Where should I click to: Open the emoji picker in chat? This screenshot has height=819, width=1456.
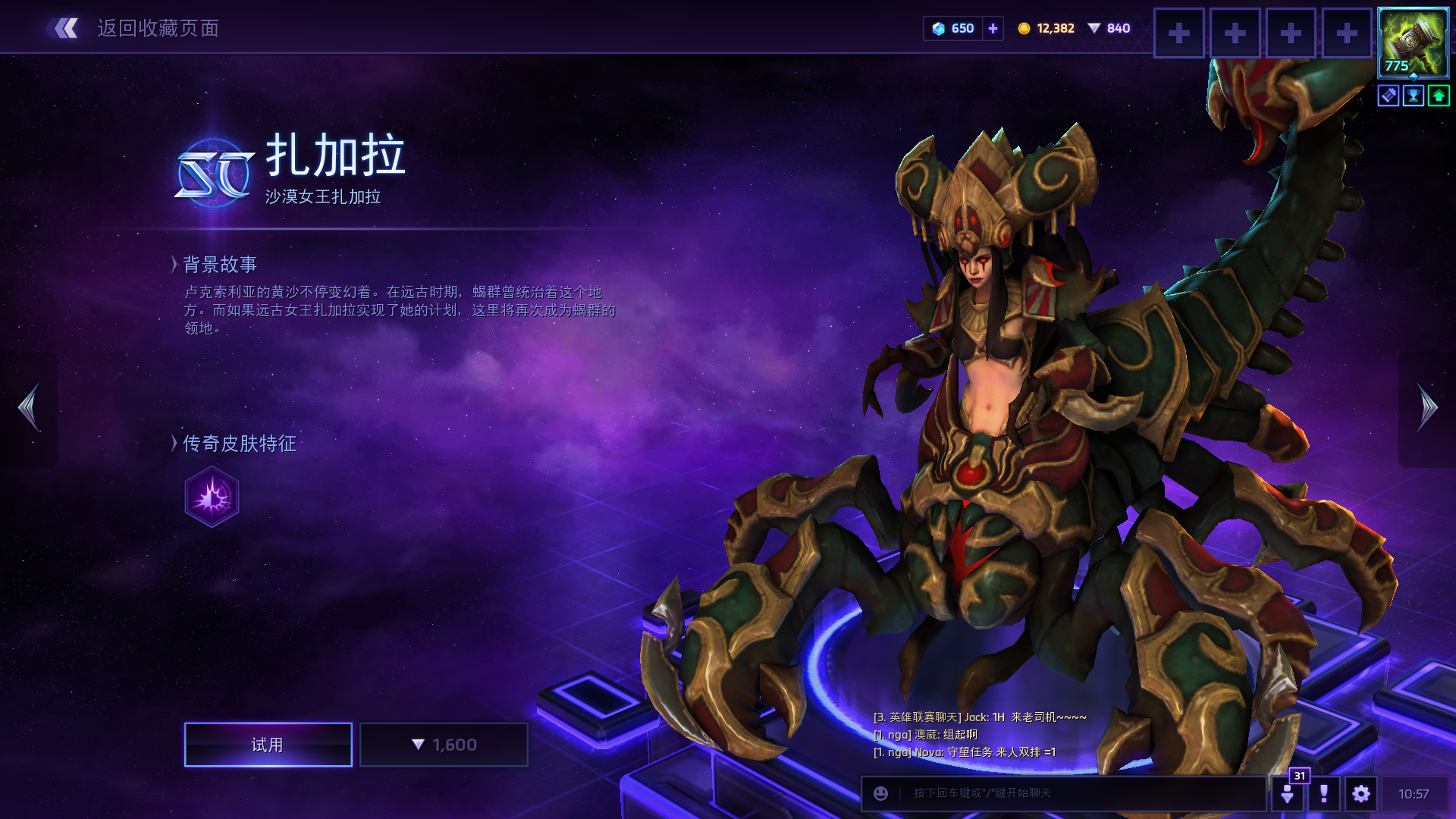880,793
